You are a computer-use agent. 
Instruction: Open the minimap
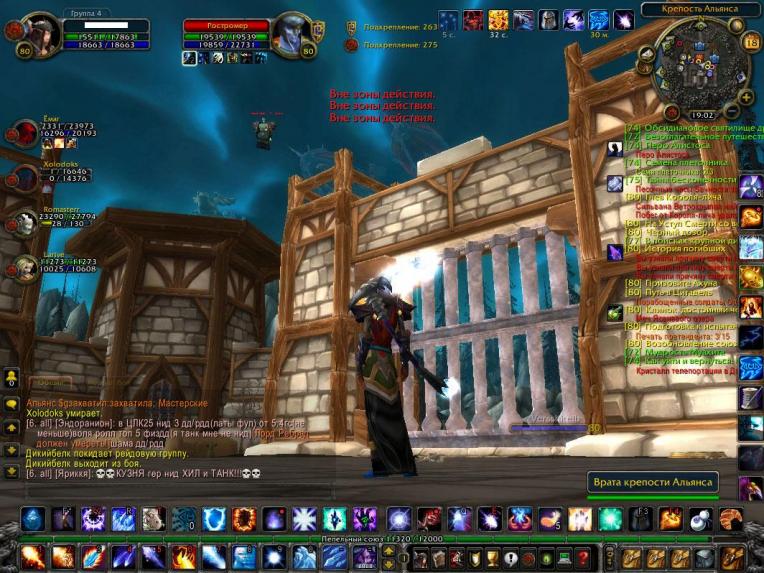click(x=696, y=64)
